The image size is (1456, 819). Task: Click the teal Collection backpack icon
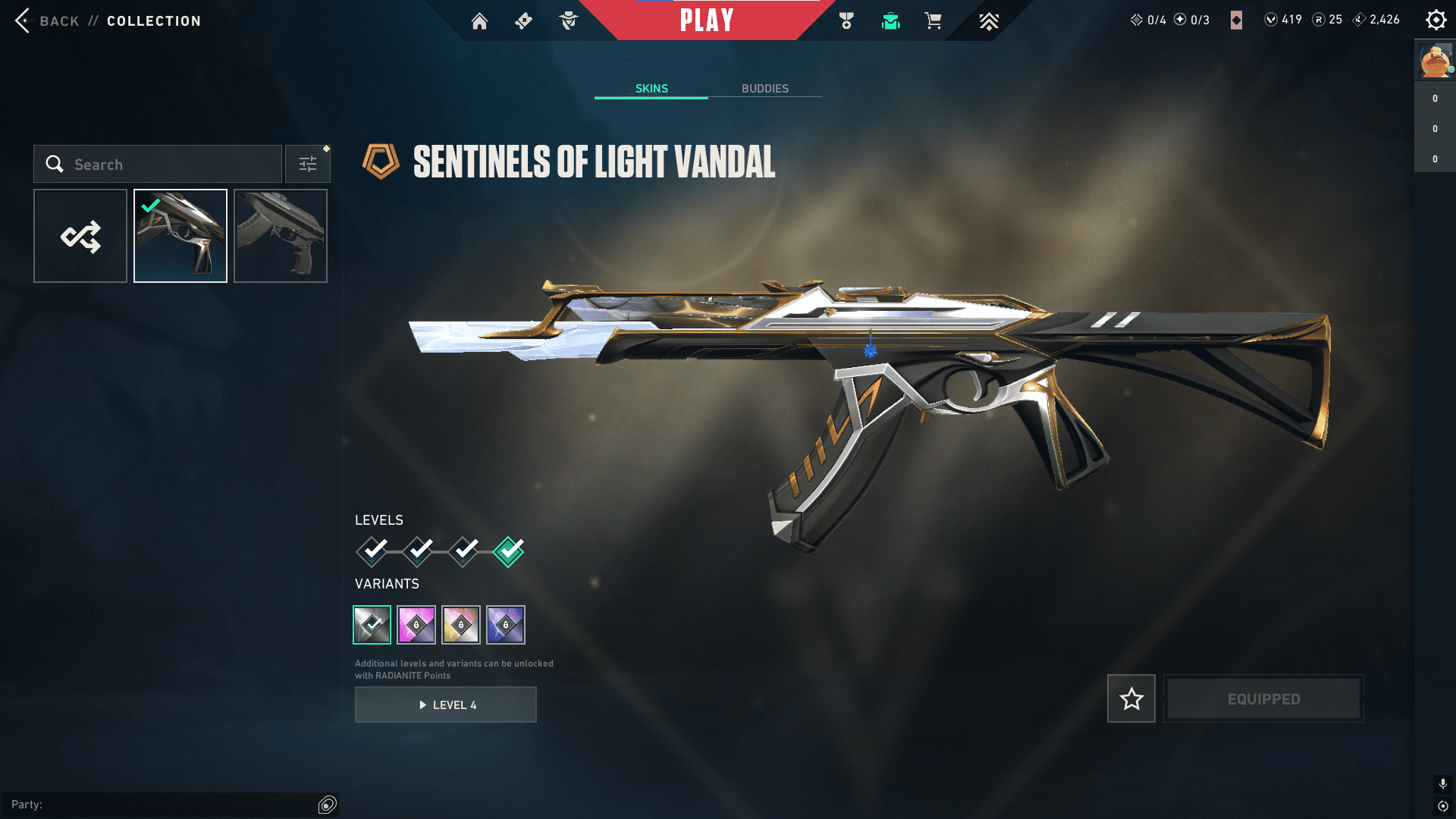tap(891, 21)
